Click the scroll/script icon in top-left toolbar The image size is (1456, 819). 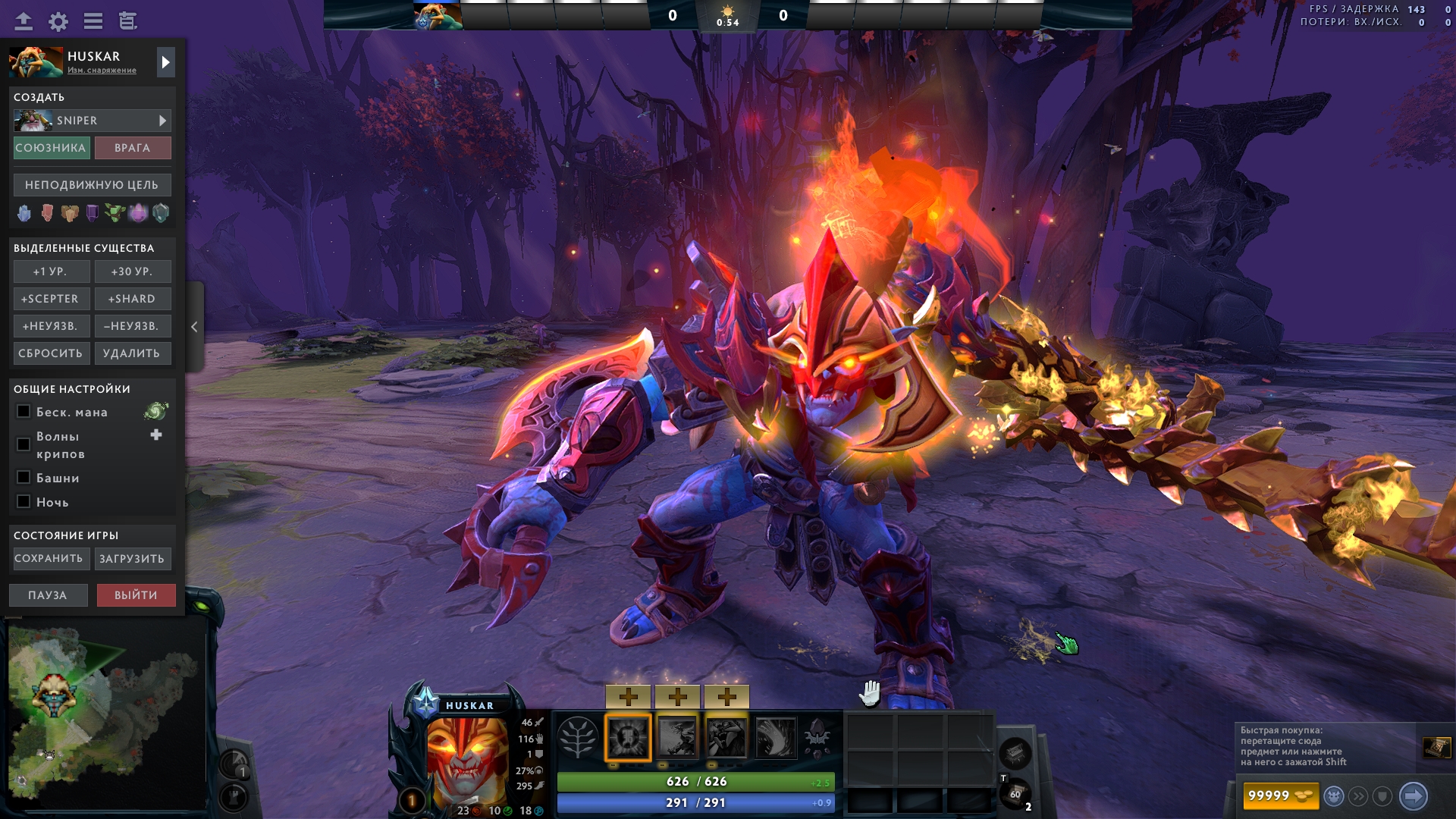pos(127,21)
